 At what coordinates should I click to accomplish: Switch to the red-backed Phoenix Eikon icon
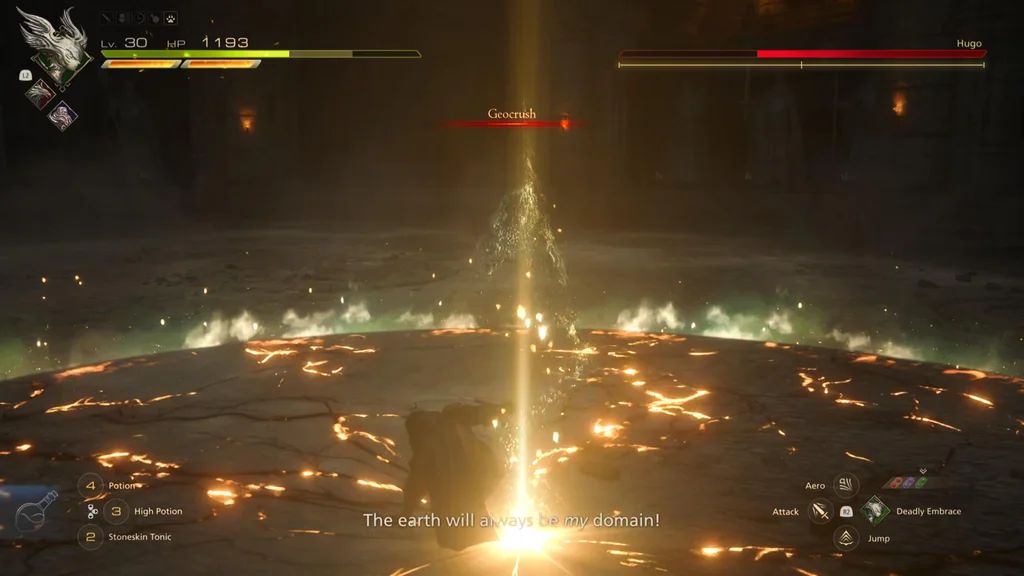click(40, 94)
